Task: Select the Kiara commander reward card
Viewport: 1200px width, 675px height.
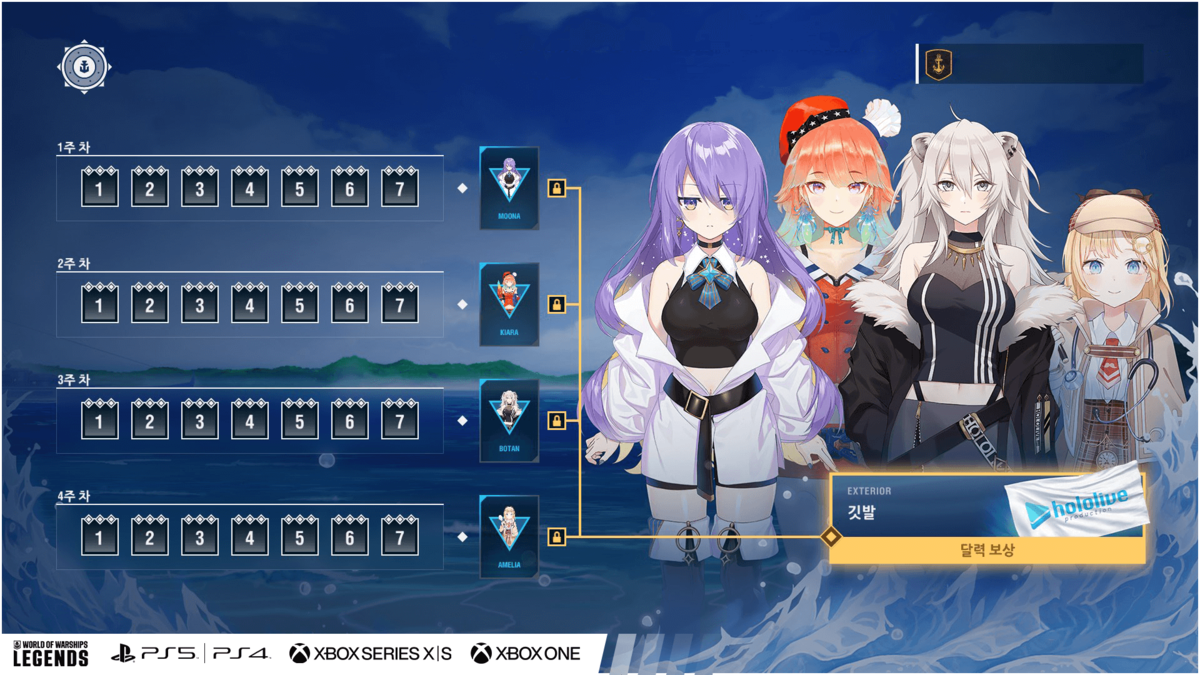Action: [x=510, y=304]
